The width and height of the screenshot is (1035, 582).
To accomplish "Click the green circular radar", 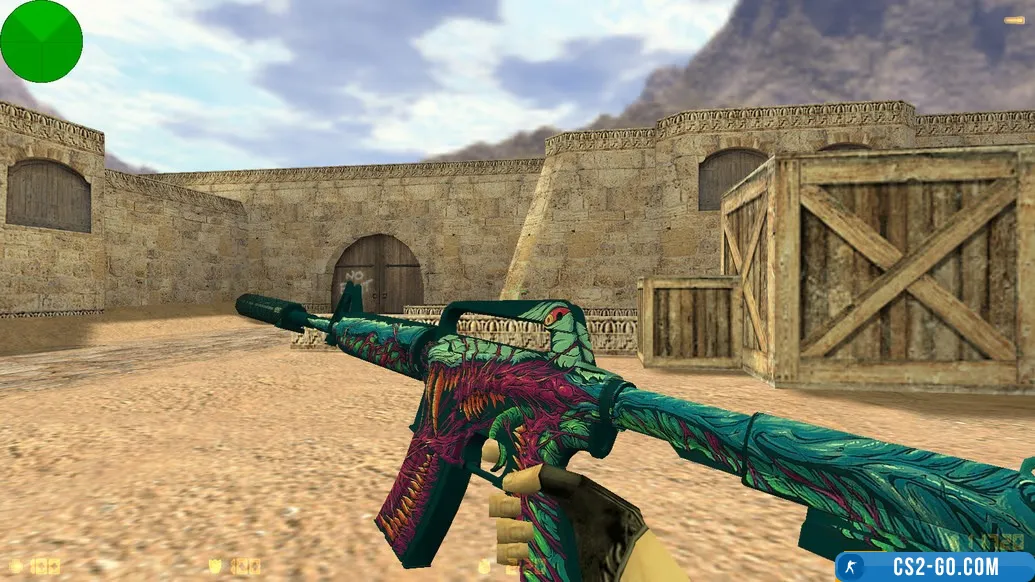I will pyautogui.click(x=41, y=41).
